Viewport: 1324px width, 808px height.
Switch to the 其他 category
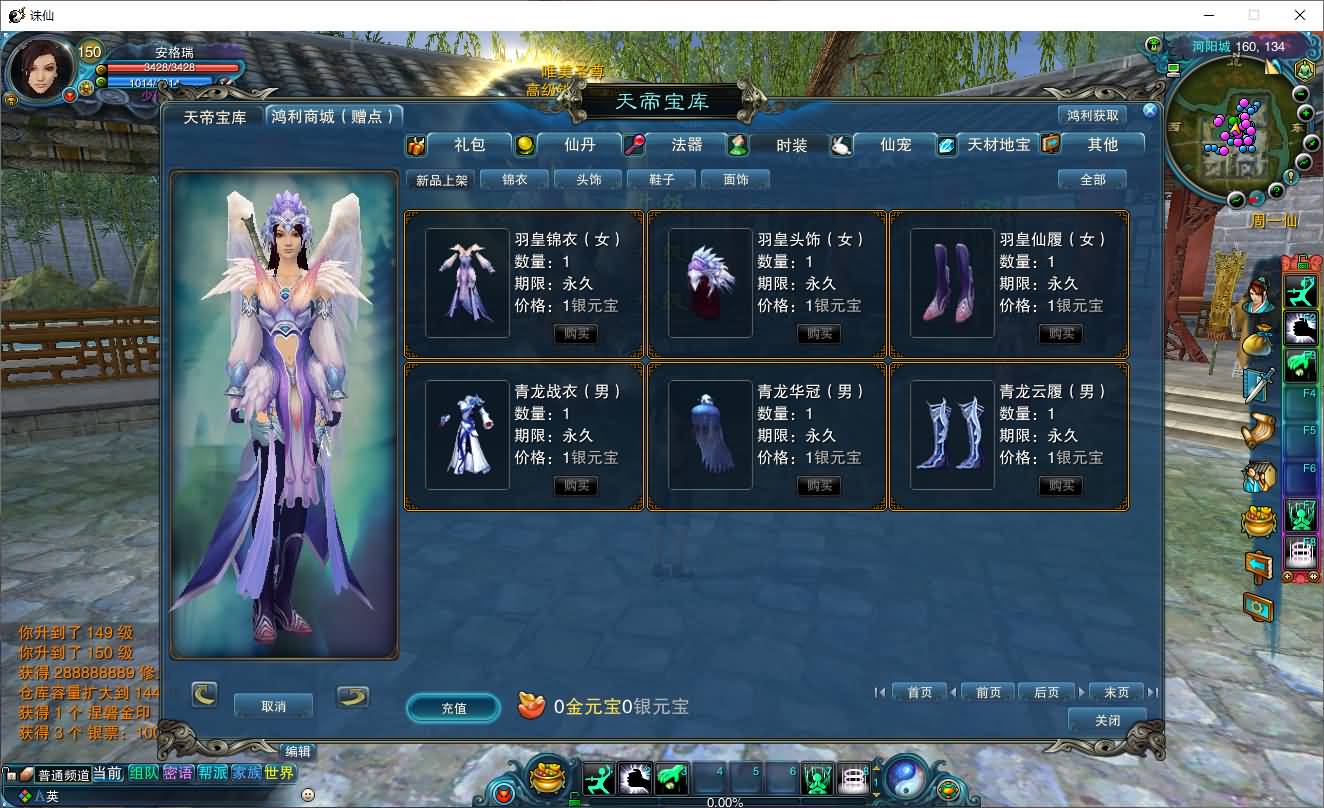tap(1102, 145)
